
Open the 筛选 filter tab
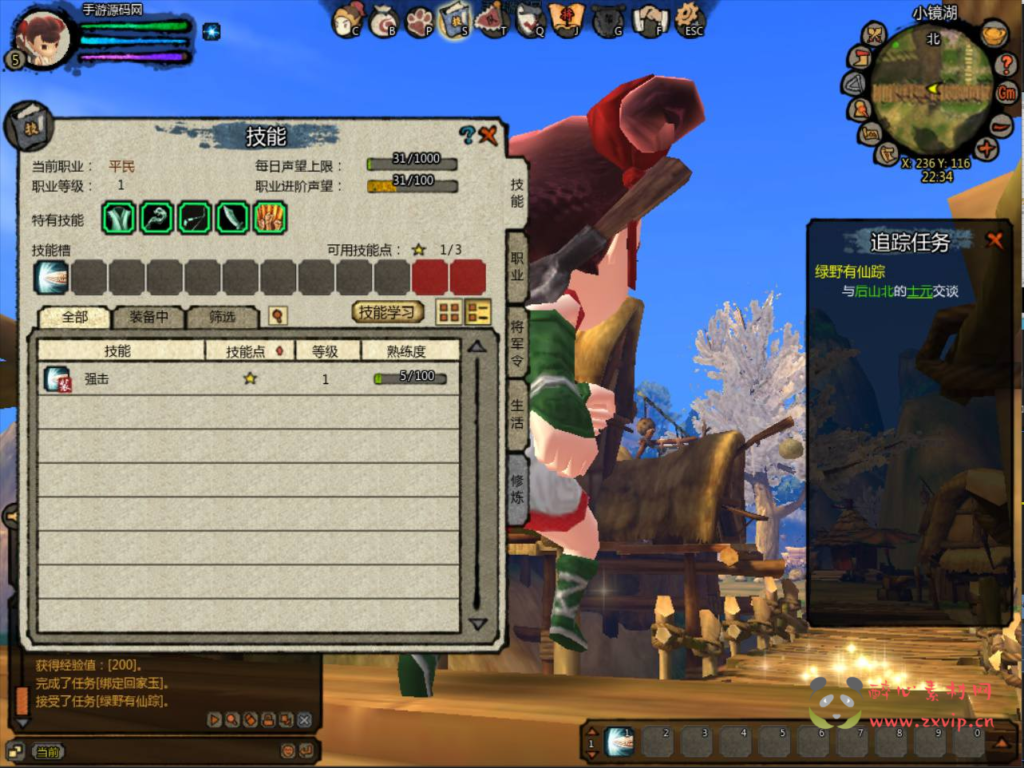click(x=222, y=317)
